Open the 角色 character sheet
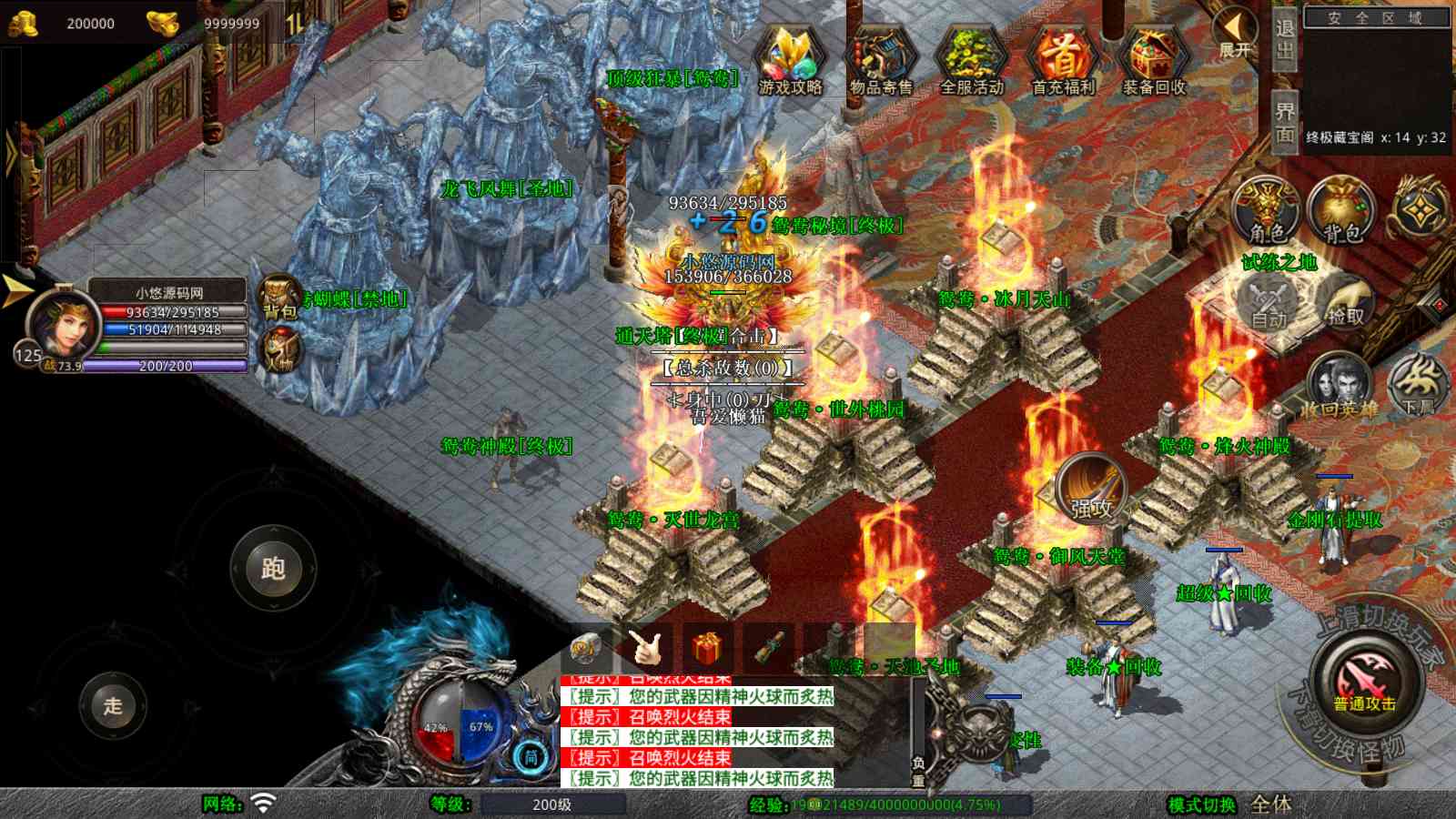Screen dimensions: 1456x819 point(1267,211)
